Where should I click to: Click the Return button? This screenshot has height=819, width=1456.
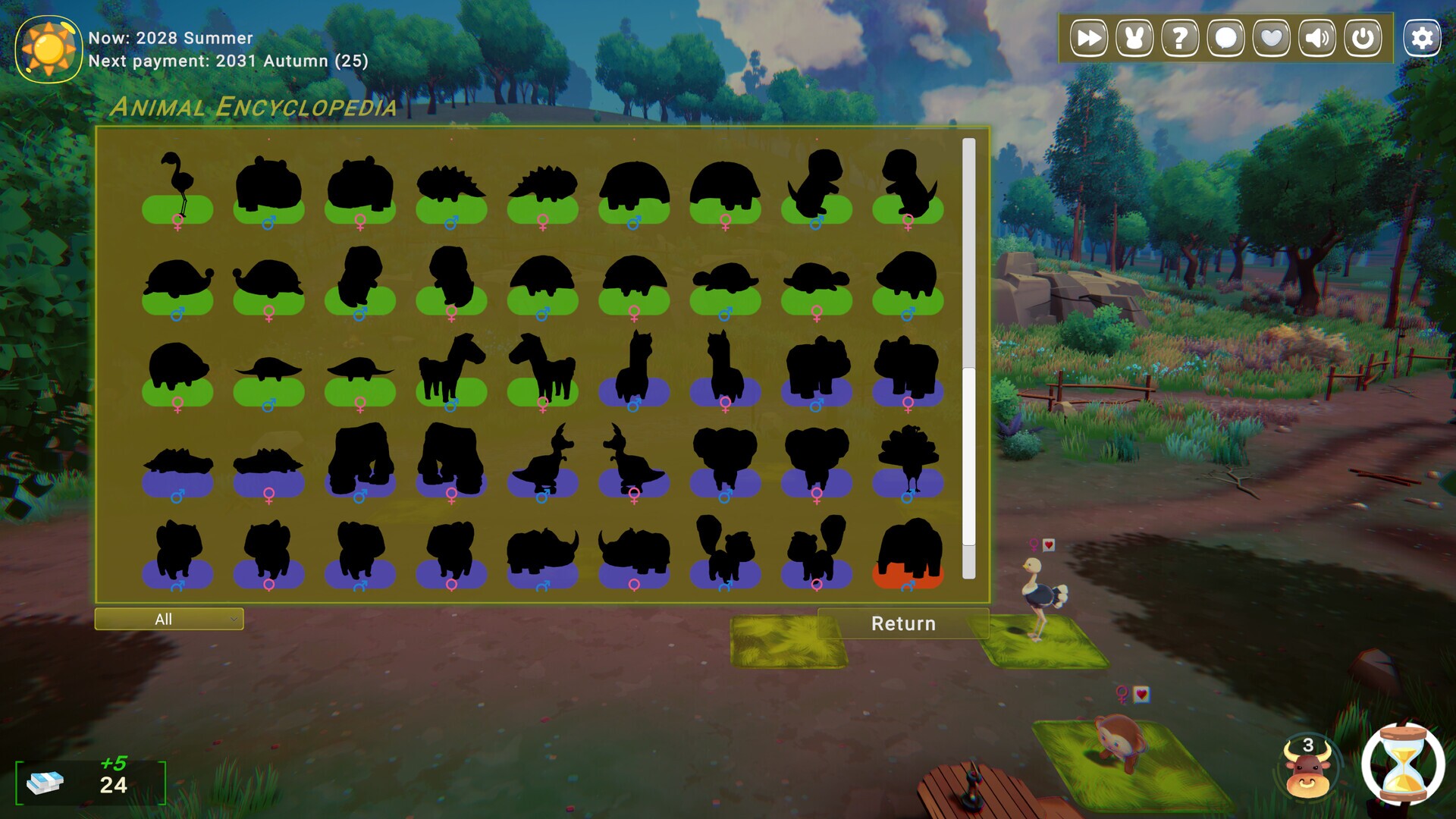(904, 623)
